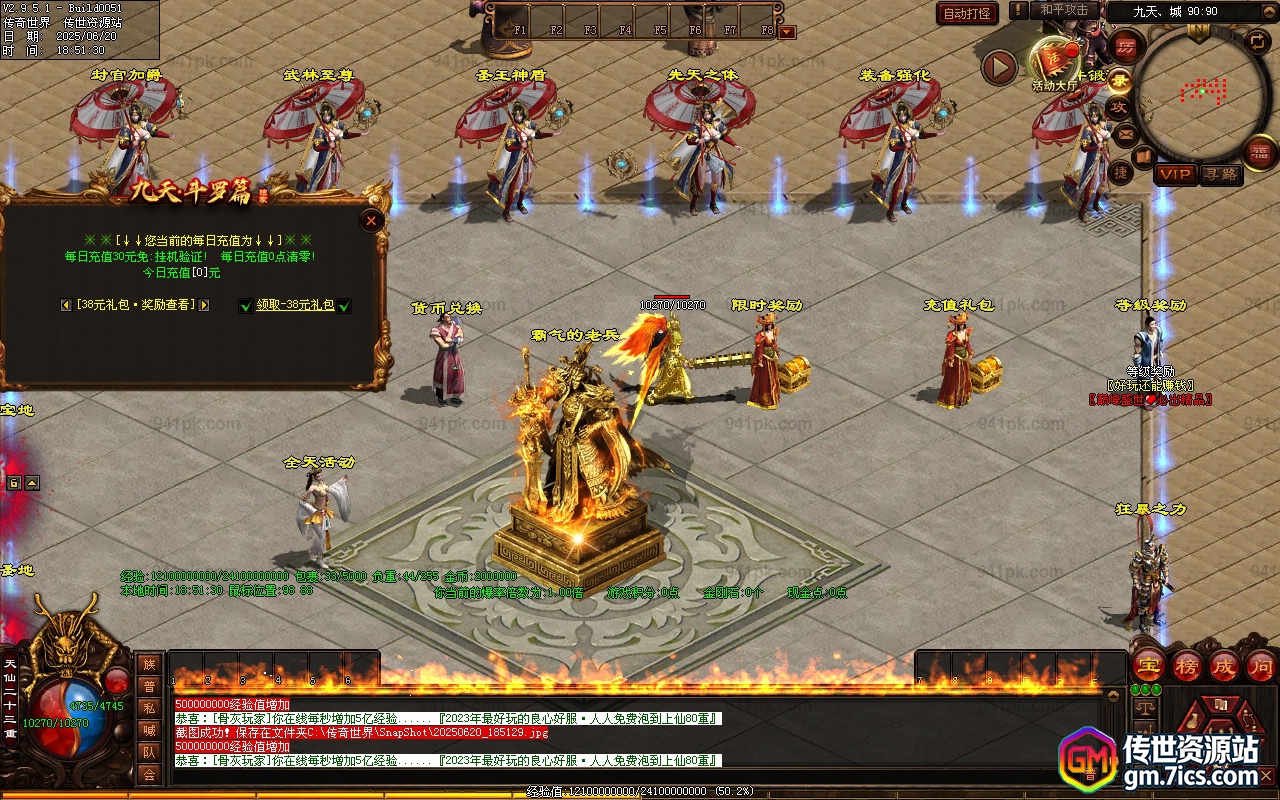Screen dimensions: 1280x800
Task: Open the 宝 treasure shop button
Action: pos(1148,665)
